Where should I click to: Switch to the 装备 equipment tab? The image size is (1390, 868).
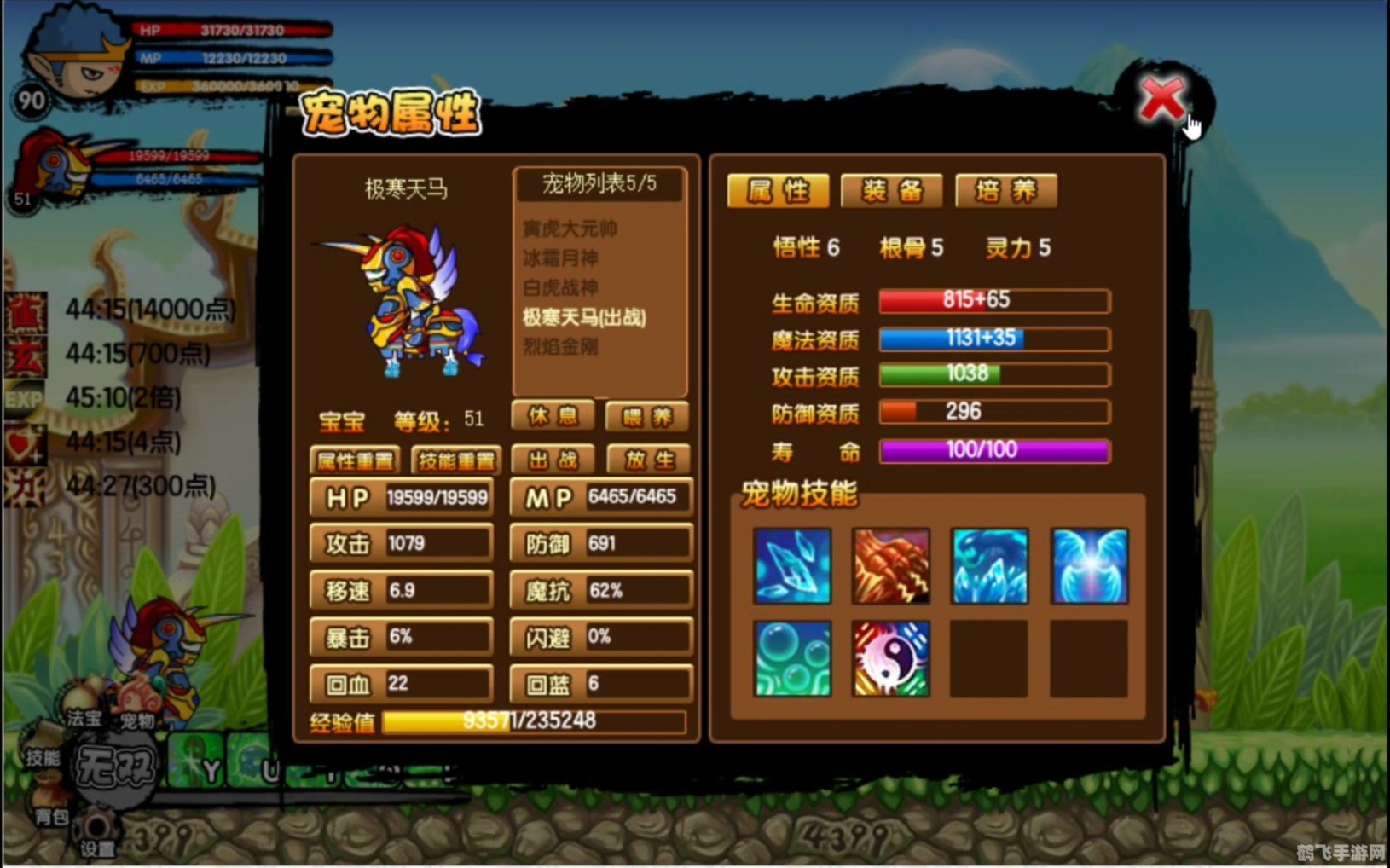[891, 190]
